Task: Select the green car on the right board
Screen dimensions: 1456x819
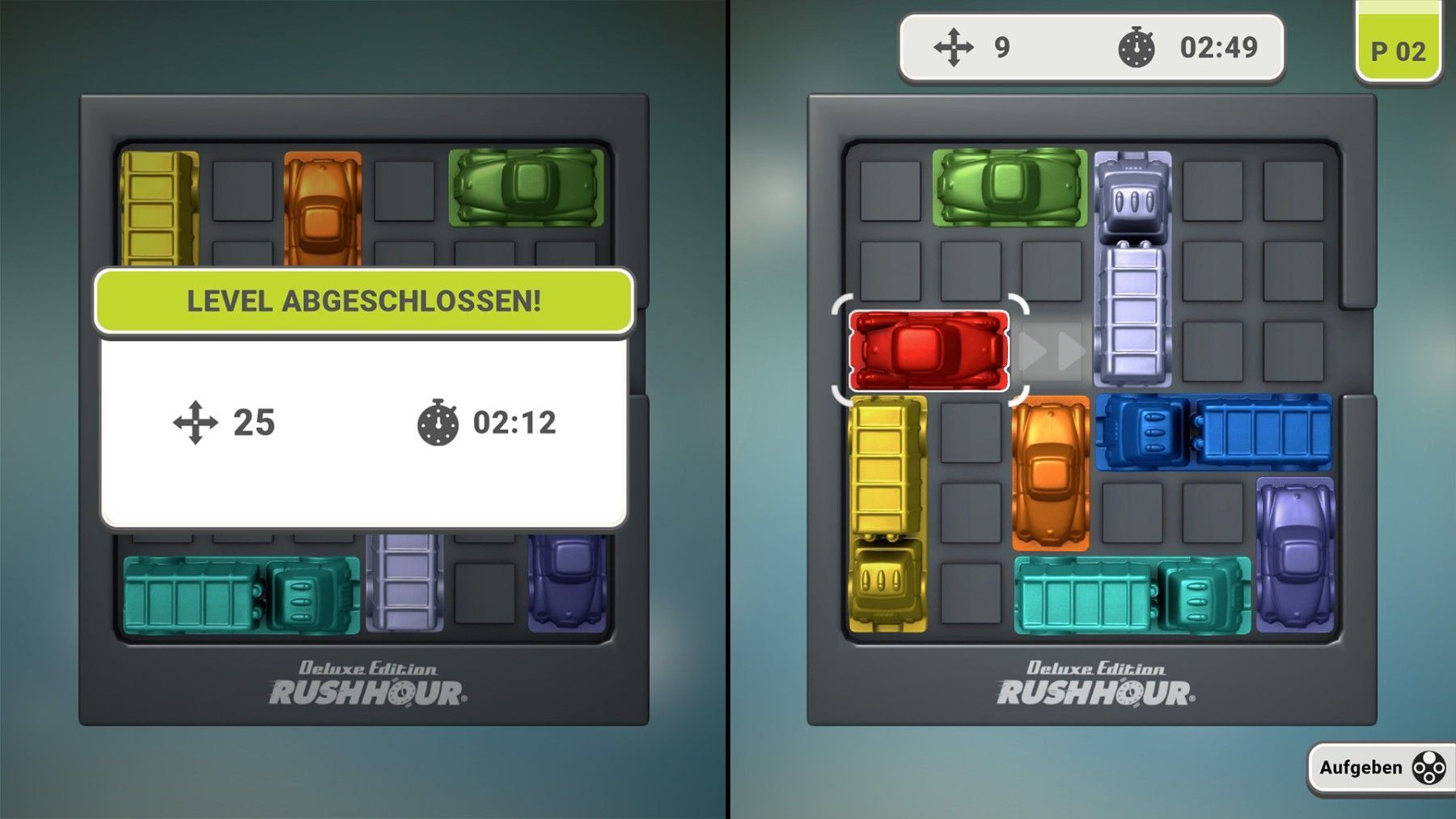Action: [x=1009, y=188]
